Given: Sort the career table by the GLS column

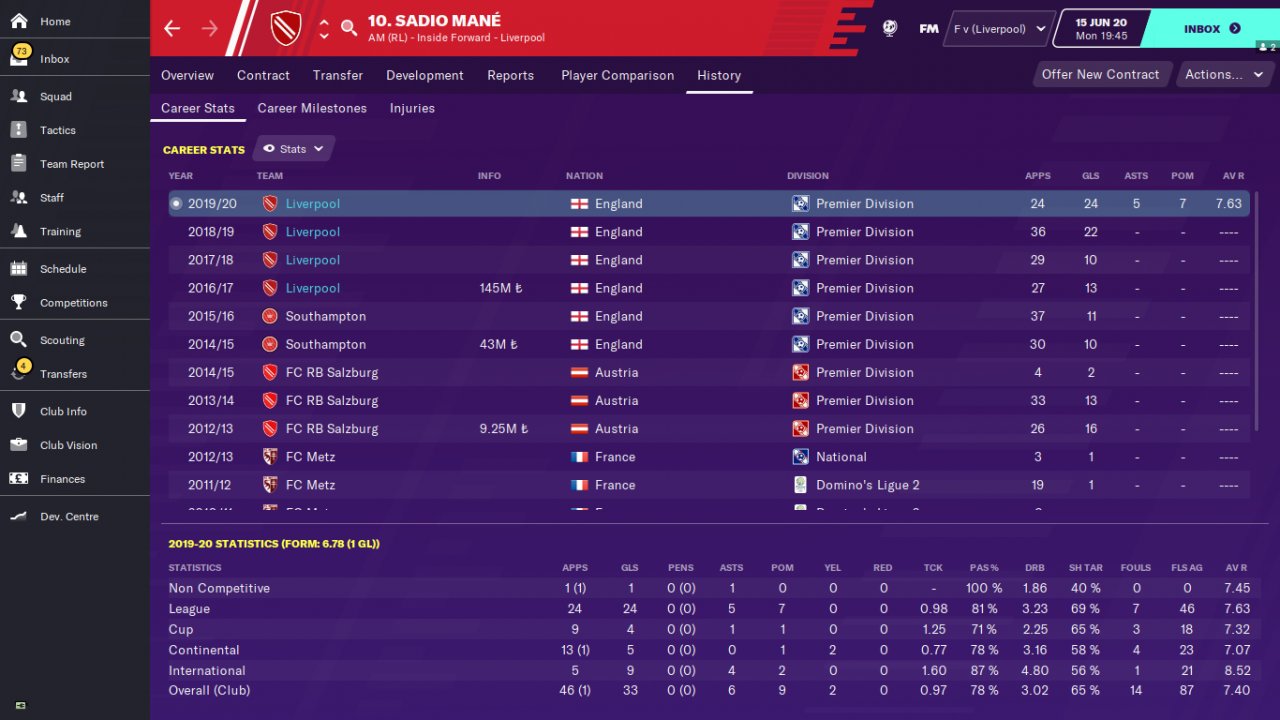Looking at the screenshot, I should pyautogui.click(x=1090, y=176).
